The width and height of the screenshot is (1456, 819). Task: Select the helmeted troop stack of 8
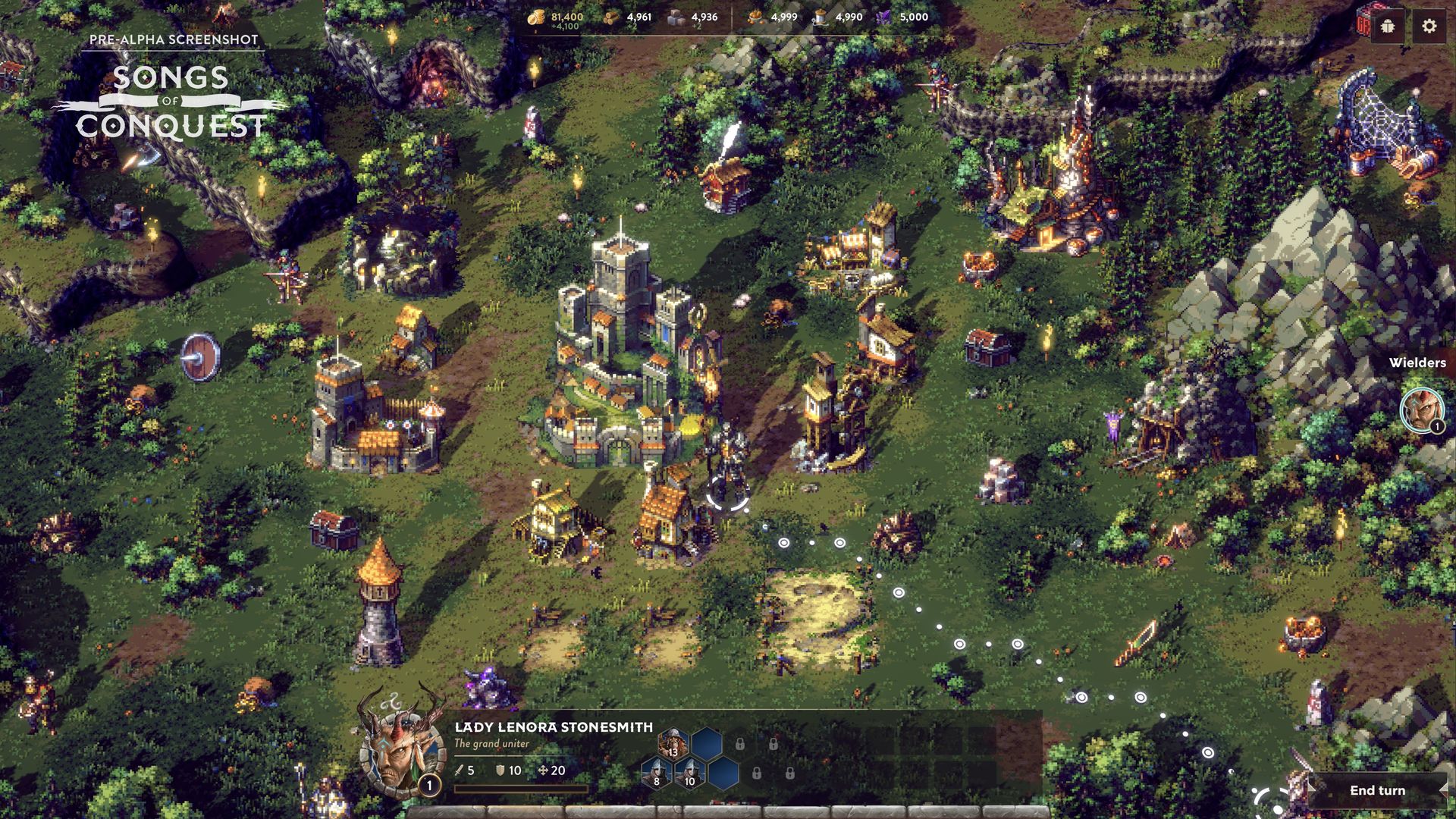(656, 773)
